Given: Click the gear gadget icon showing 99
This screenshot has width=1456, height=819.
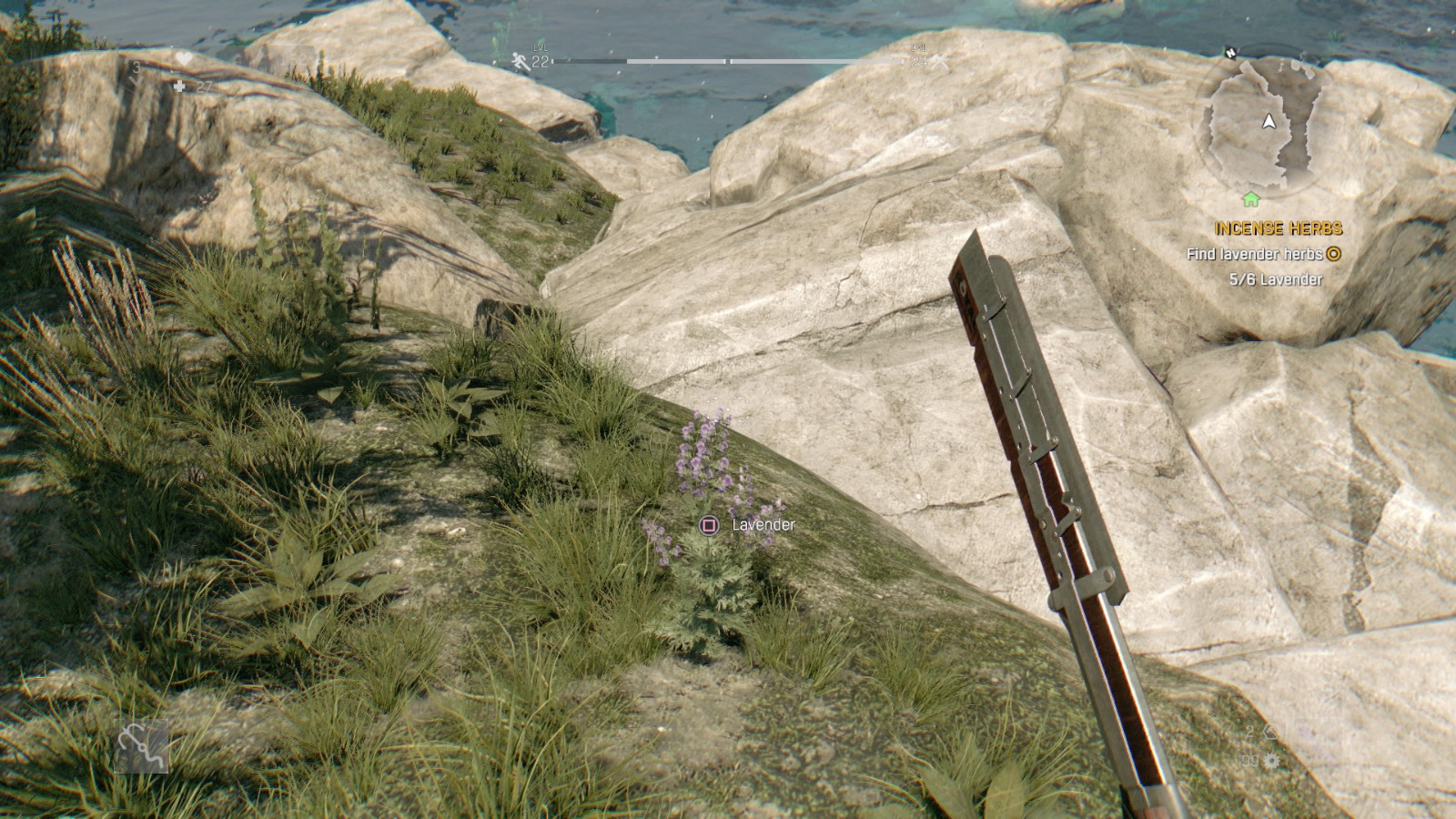Looking at the screenshot, I should tap(1272, 761).
